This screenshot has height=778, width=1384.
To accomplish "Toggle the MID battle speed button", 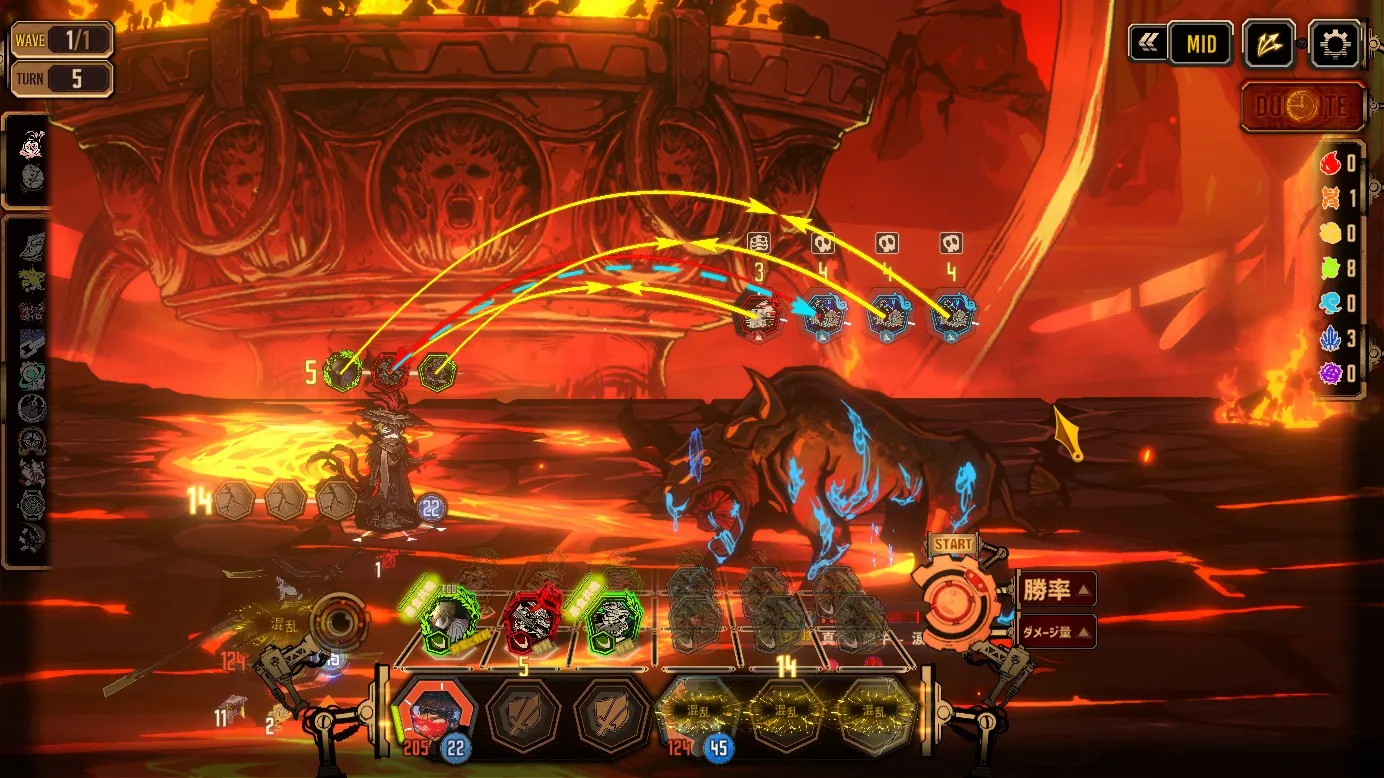I will pyautogui.click(x=1201, y=45).
